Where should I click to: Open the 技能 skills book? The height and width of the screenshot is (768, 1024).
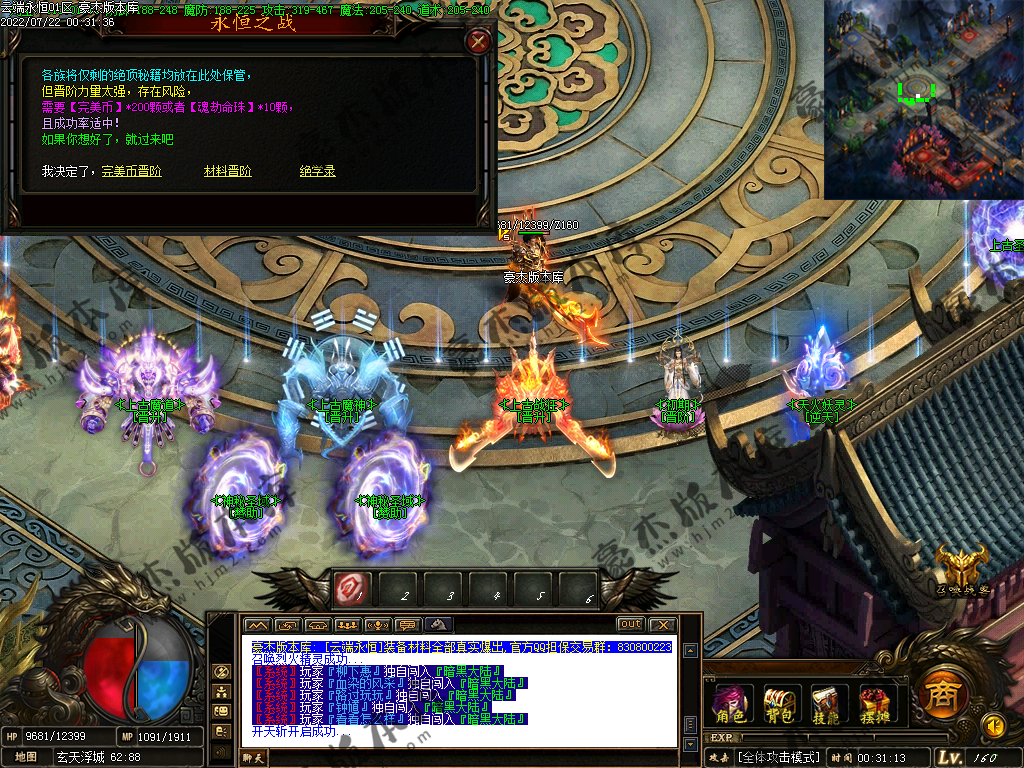pyautogui.click(x=825, y=704)
